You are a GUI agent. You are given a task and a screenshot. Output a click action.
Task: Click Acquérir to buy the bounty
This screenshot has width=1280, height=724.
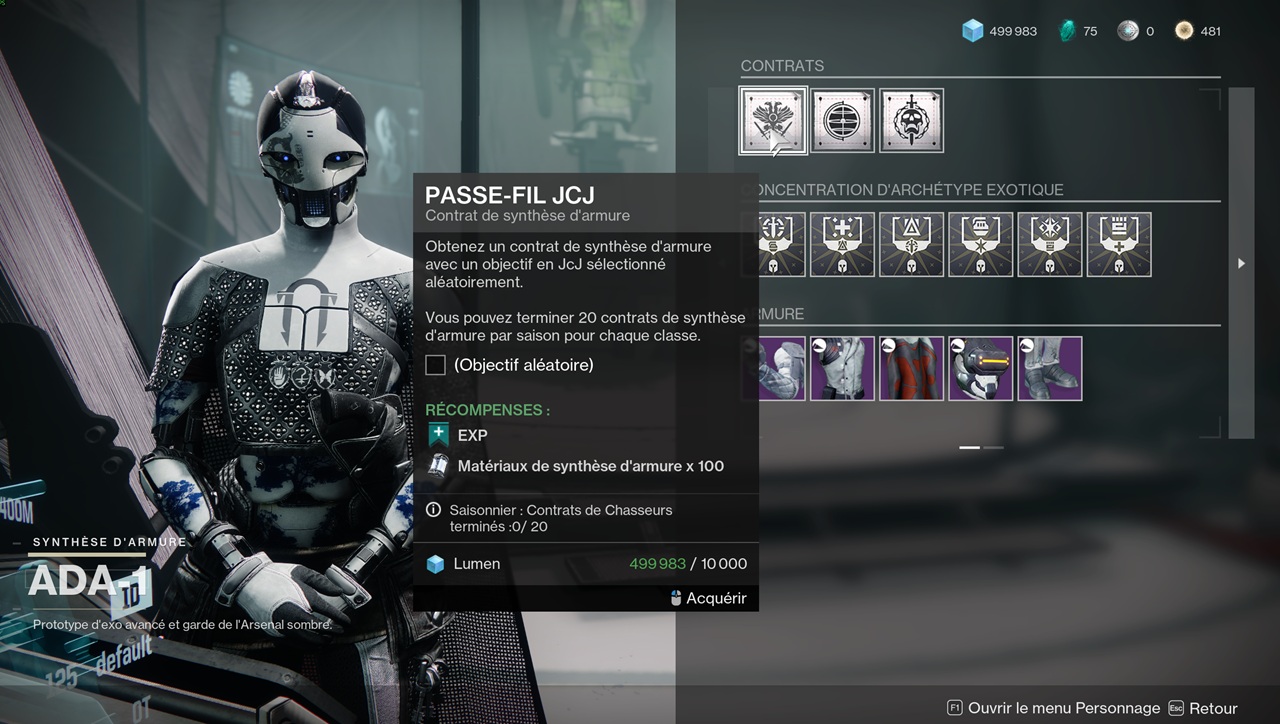pyautogui.click(x=708, y=598)
